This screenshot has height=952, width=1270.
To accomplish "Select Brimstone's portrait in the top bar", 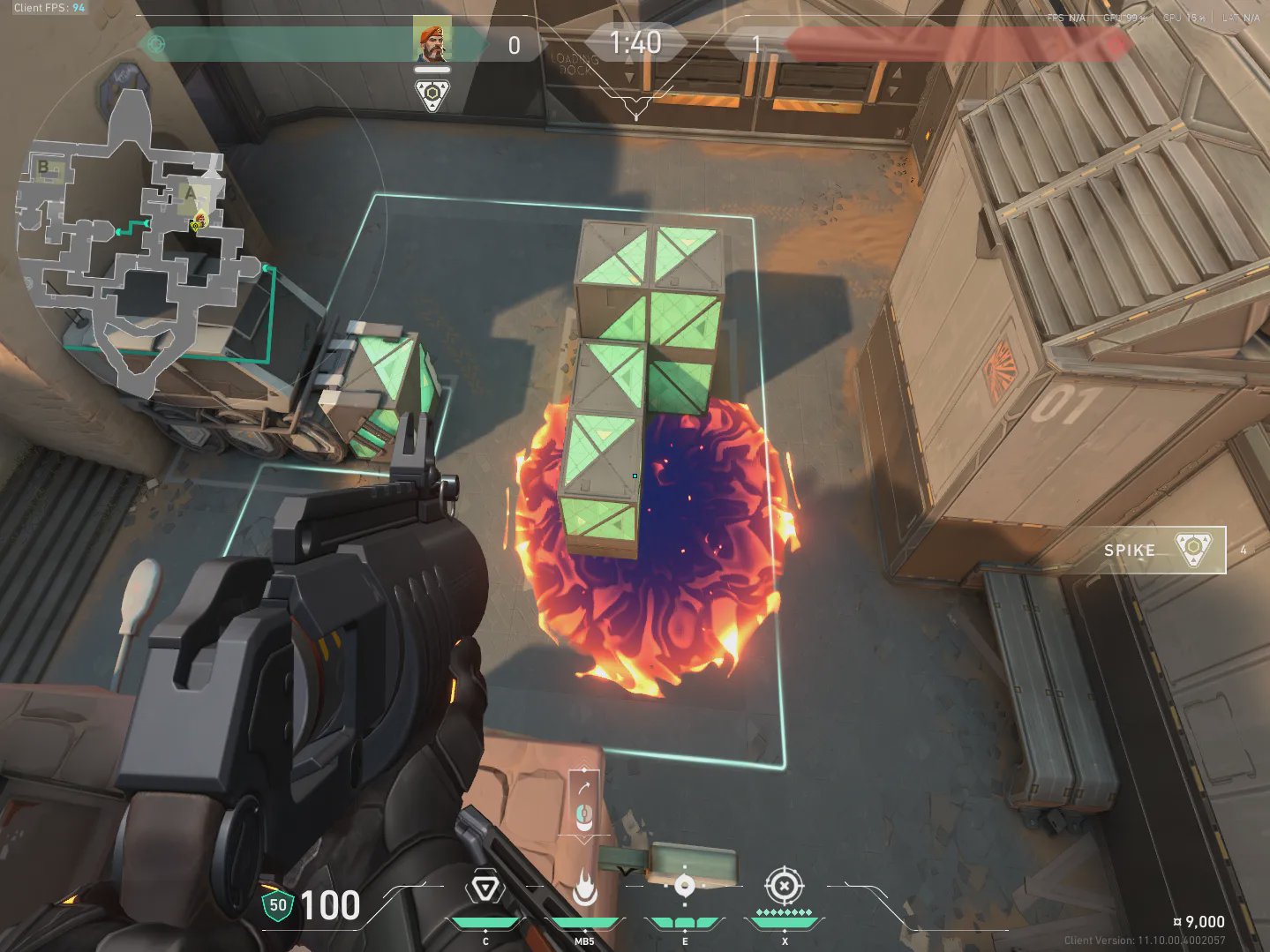I will (432, 41).
